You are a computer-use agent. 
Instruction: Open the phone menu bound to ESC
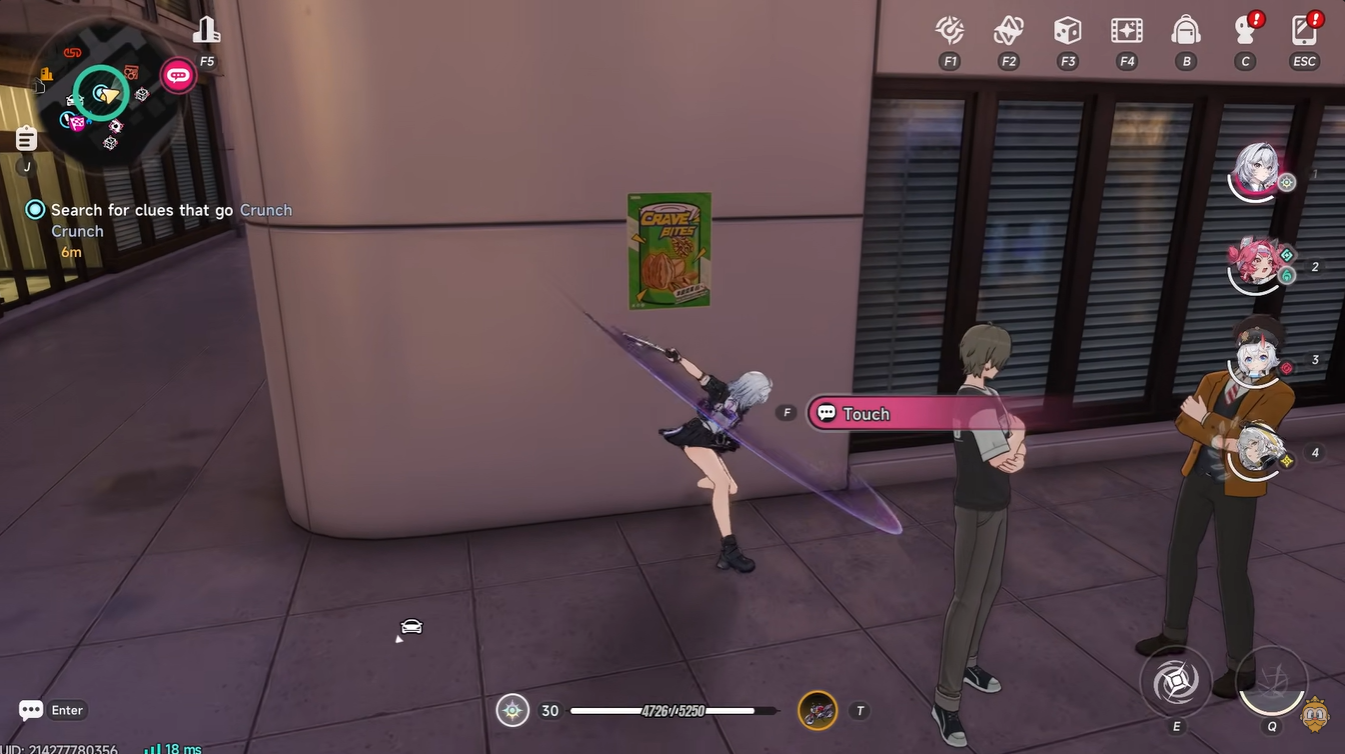(x=1303, y=31)
